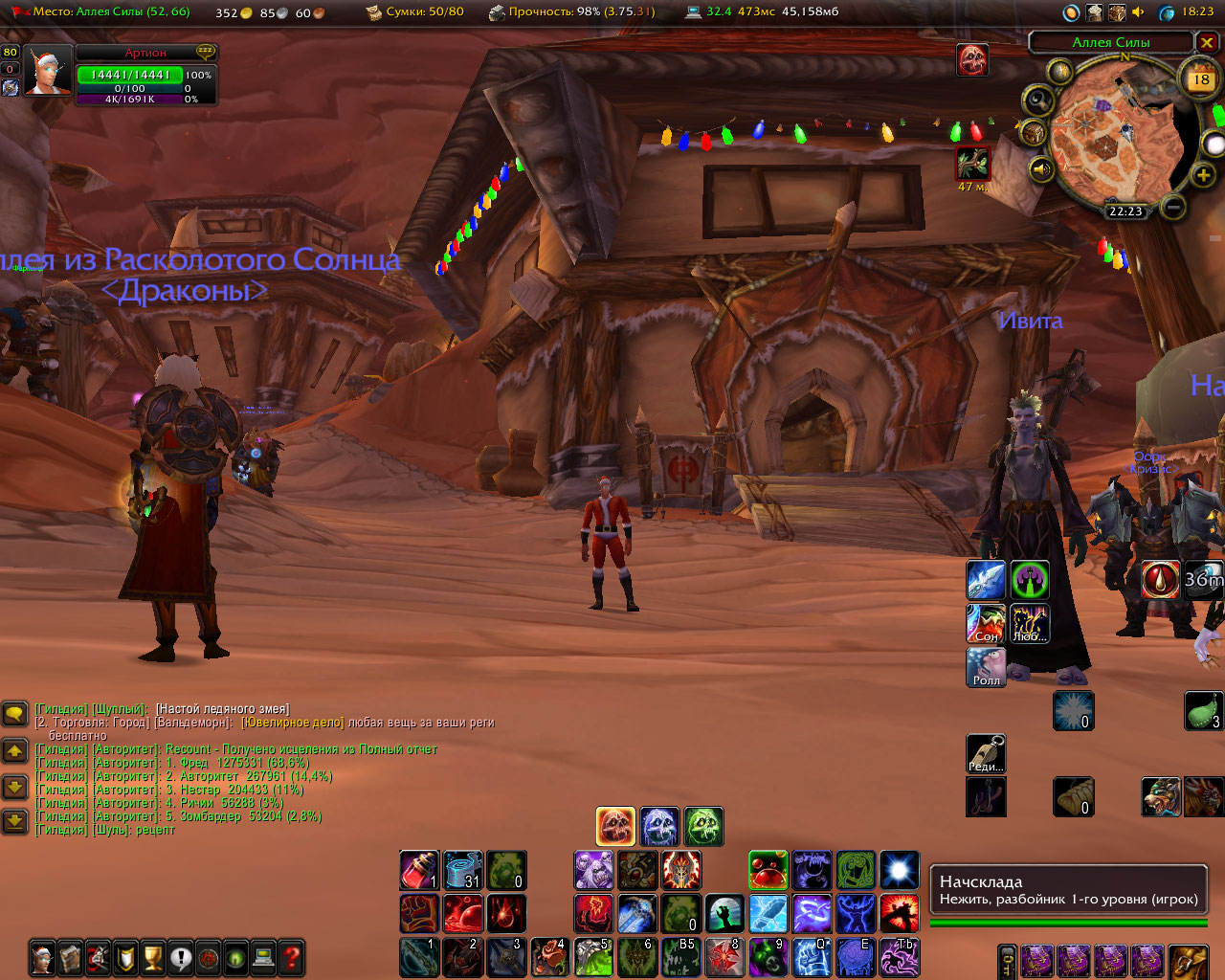Open the red question mark help button
The image size is (1225, 980).
291,956
